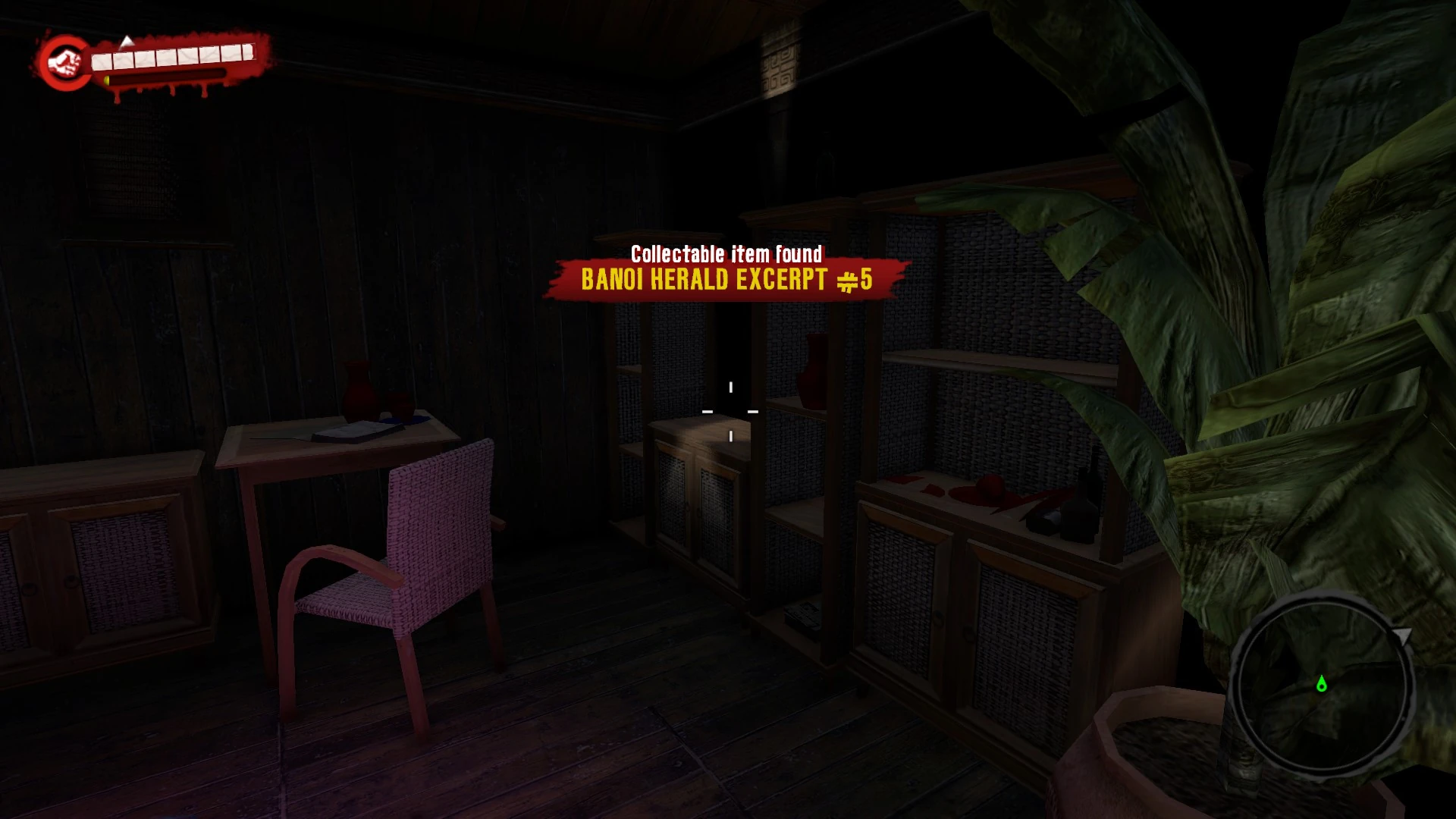
Task: Click the crosshair reticle at screen center
Action: click(x=730, y=411)
